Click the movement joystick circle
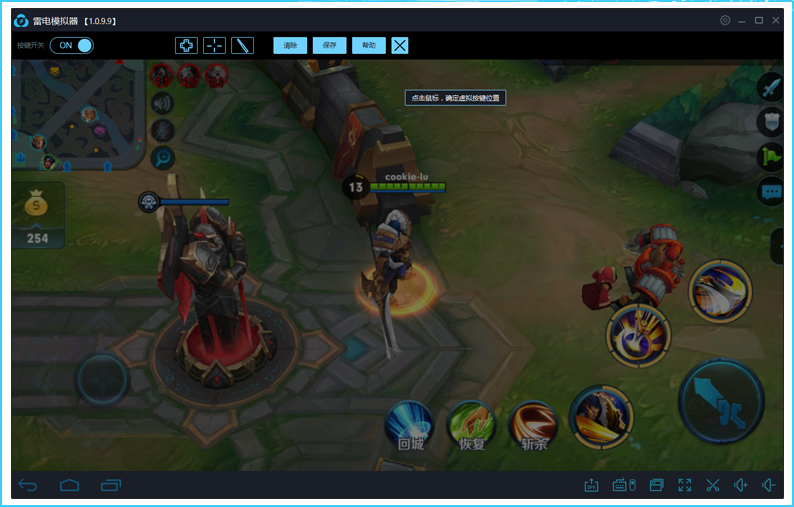794x507 pixels. pos(101,380)
